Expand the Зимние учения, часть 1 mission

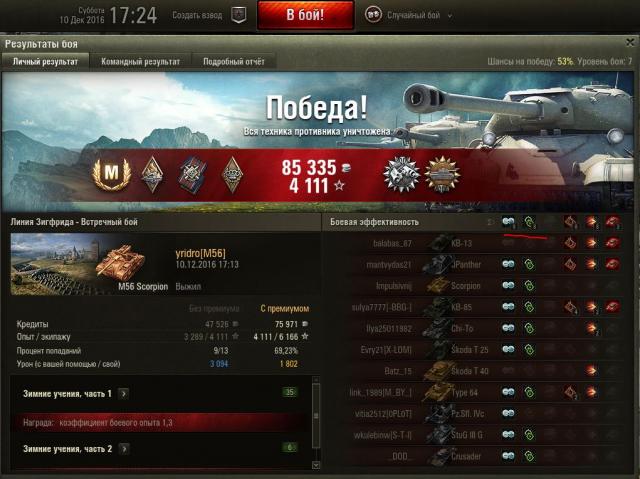tap(123, 394)
